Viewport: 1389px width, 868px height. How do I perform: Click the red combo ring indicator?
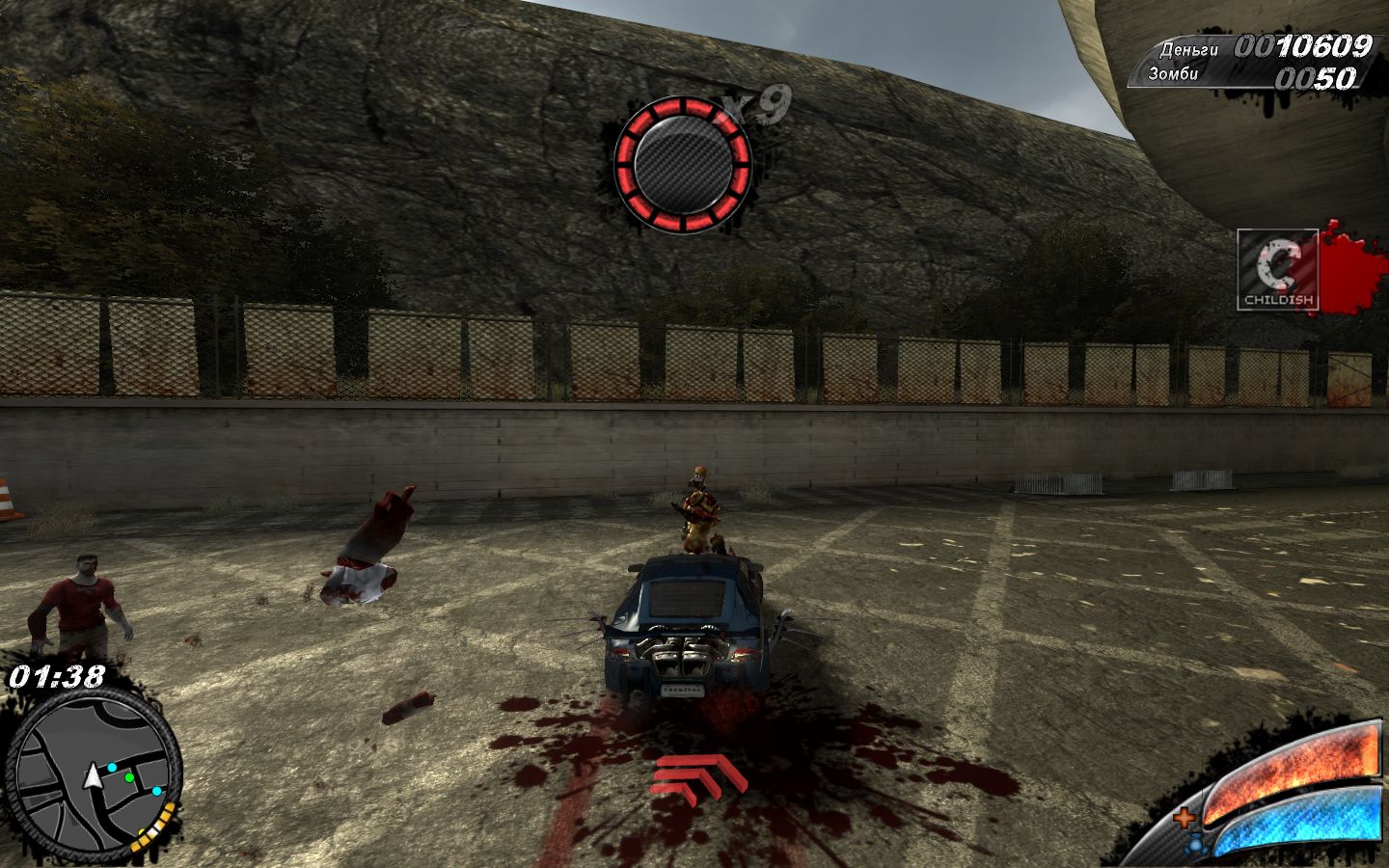click(683, 164)
